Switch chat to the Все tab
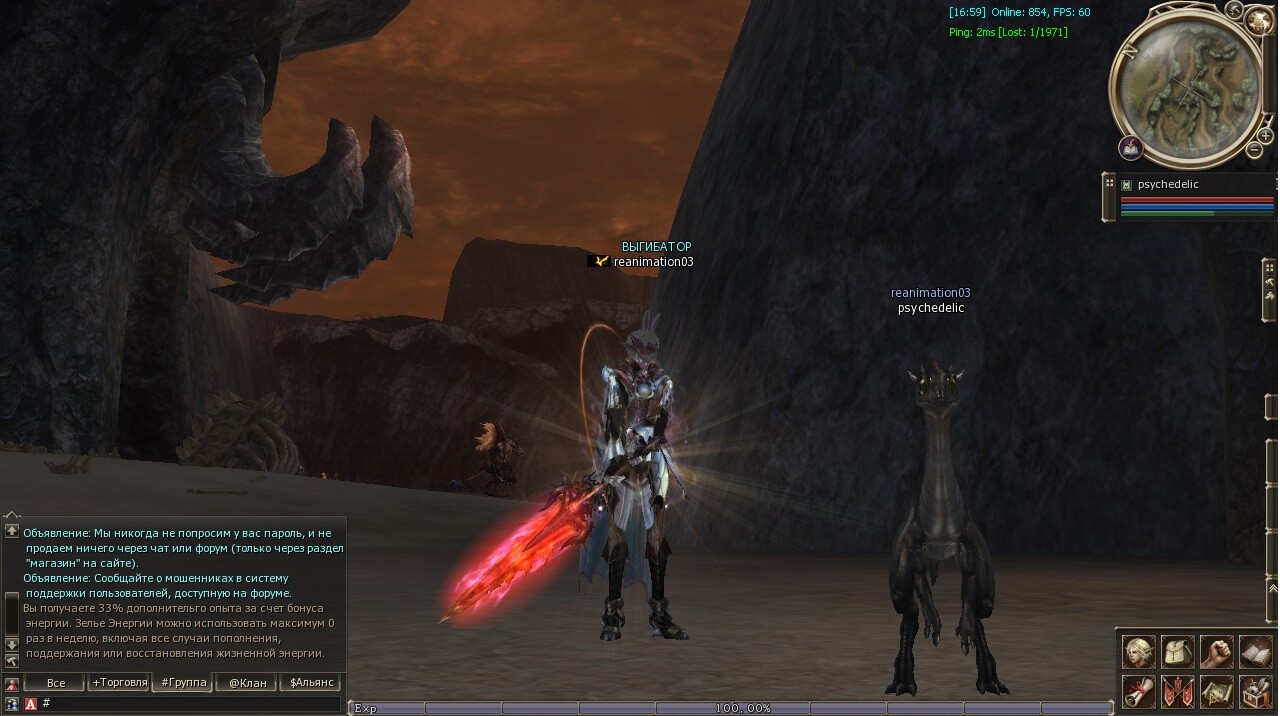Screen dimensions: 1280x716 click(x=56, y=683)
